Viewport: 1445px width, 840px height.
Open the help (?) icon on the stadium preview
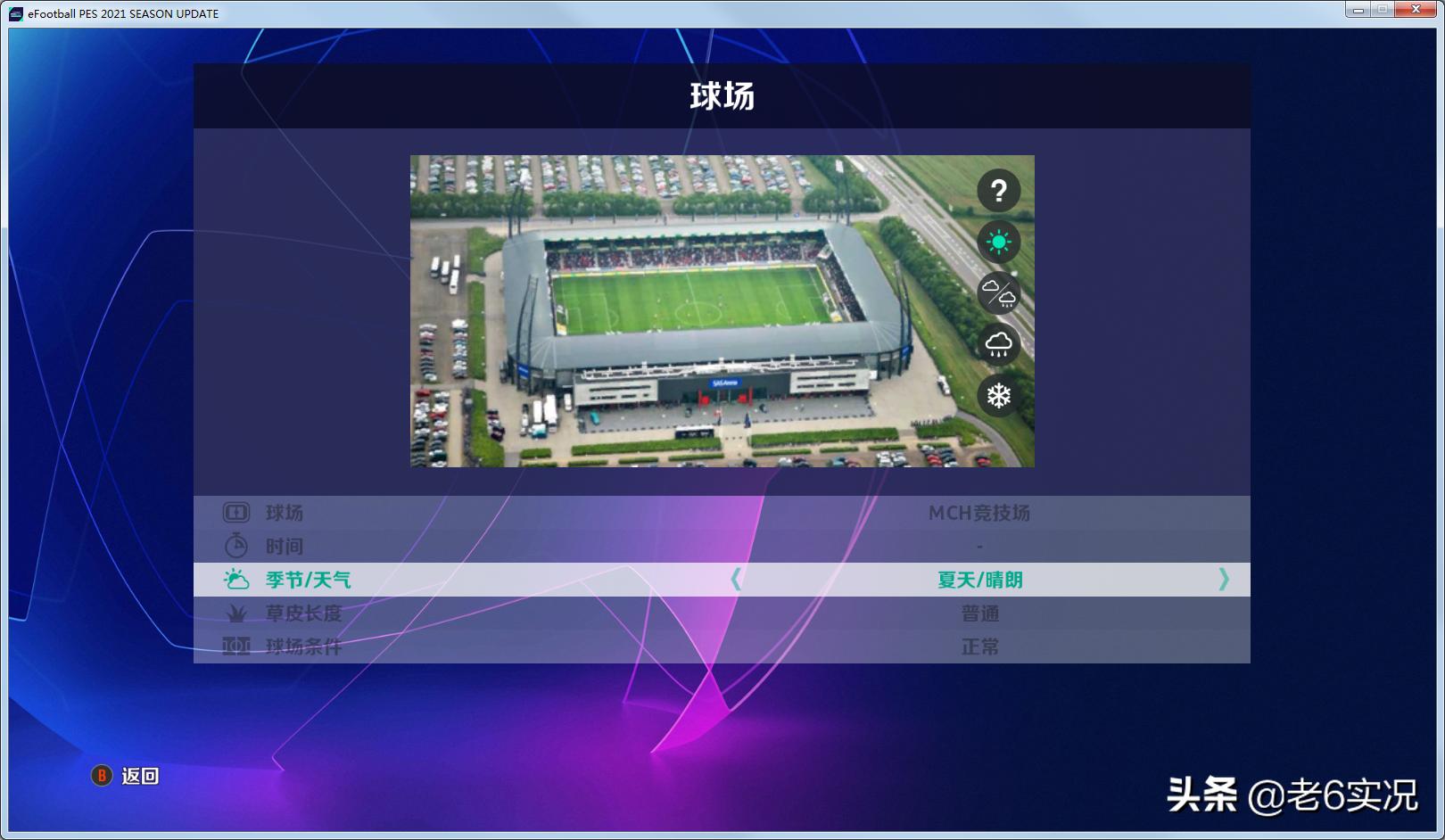tap(1000, 188)
